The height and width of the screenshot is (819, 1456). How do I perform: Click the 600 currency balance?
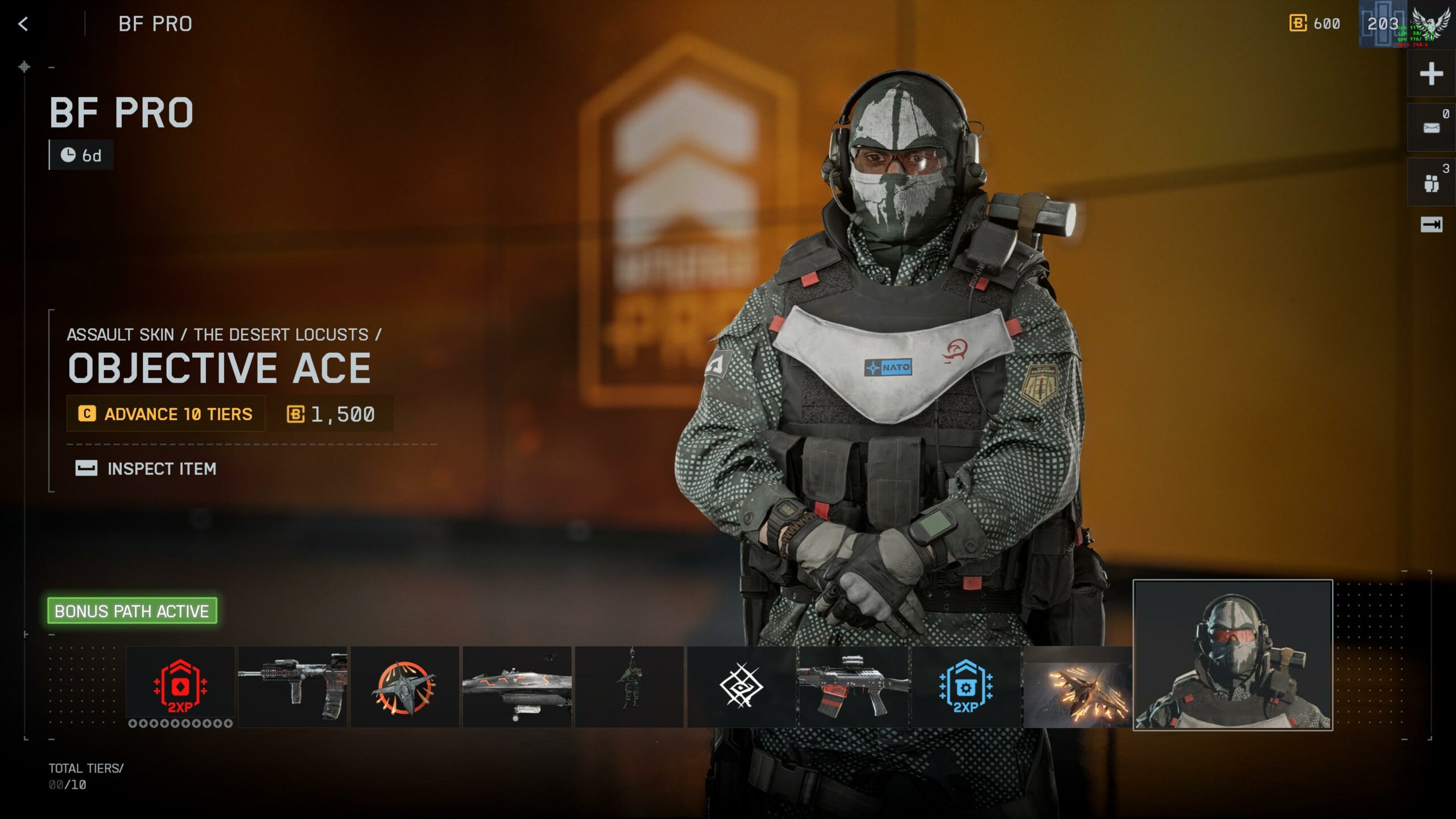1315,24
